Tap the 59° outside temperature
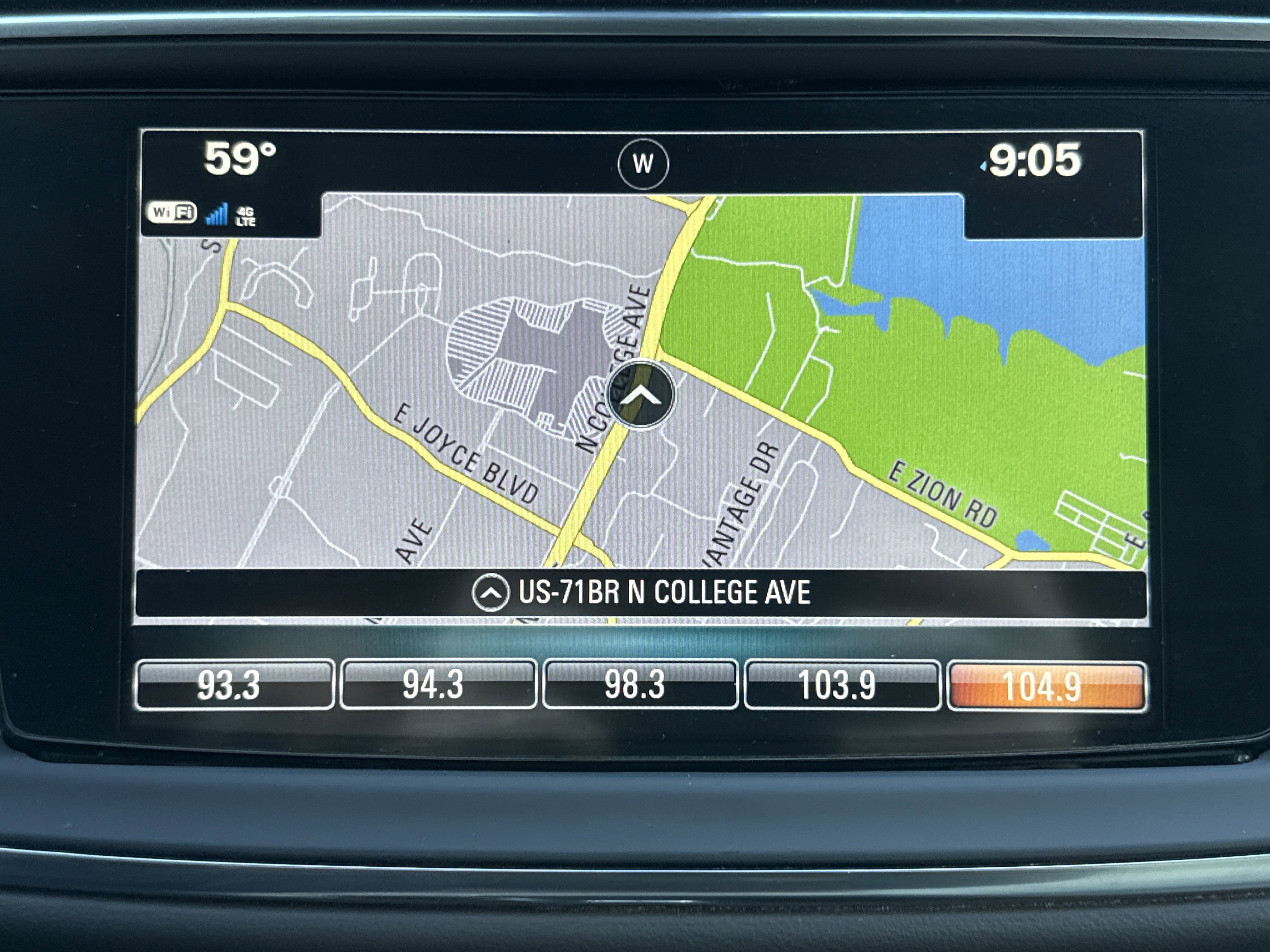 click(x=240, y=159)
